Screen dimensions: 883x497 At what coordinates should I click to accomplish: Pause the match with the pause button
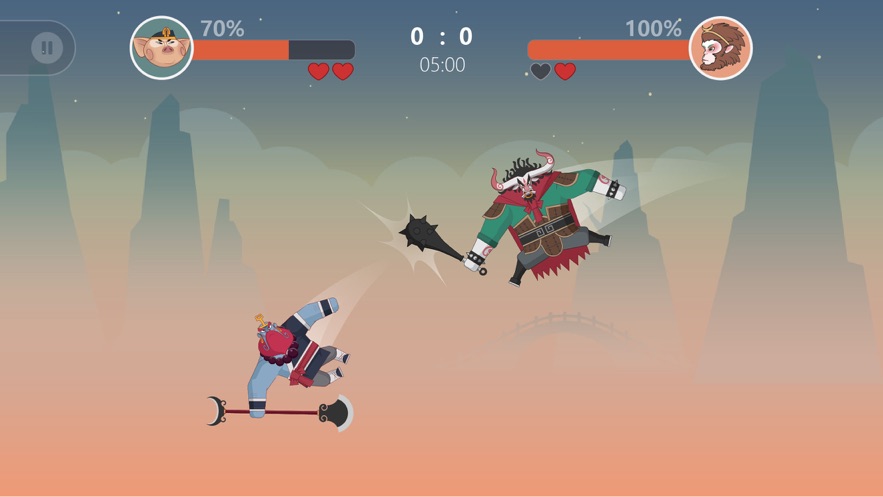tap(46, 48)
